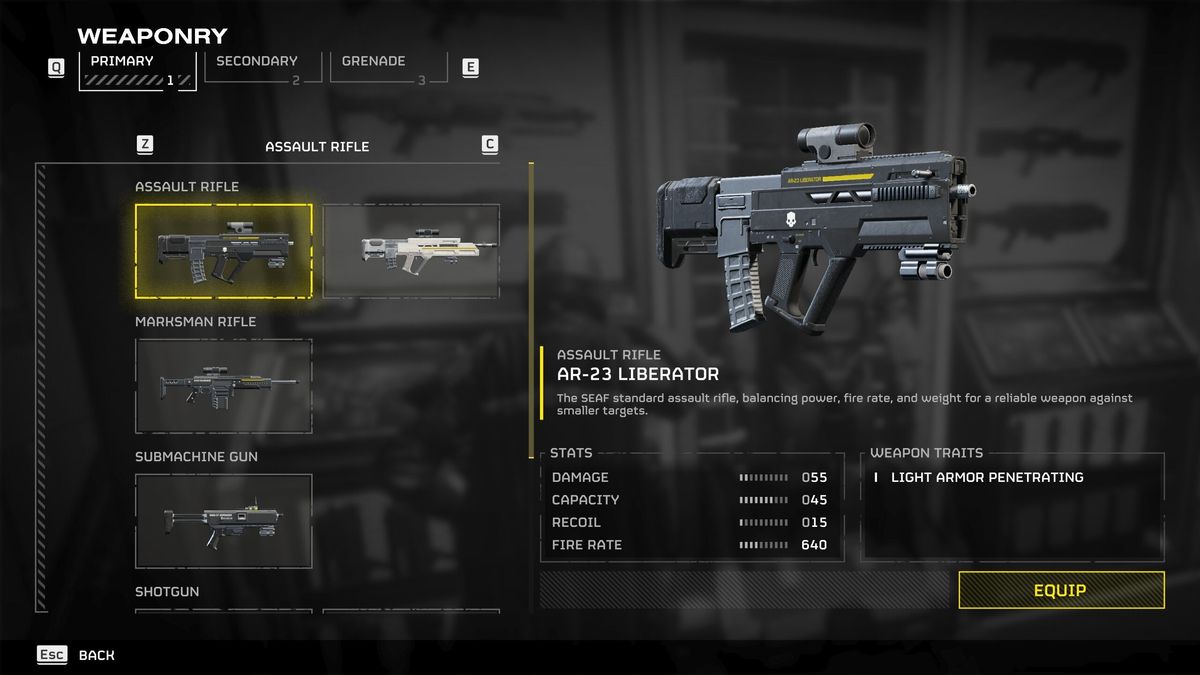
Task: Open the Grenade tab
Action: [x=387, y=68]
